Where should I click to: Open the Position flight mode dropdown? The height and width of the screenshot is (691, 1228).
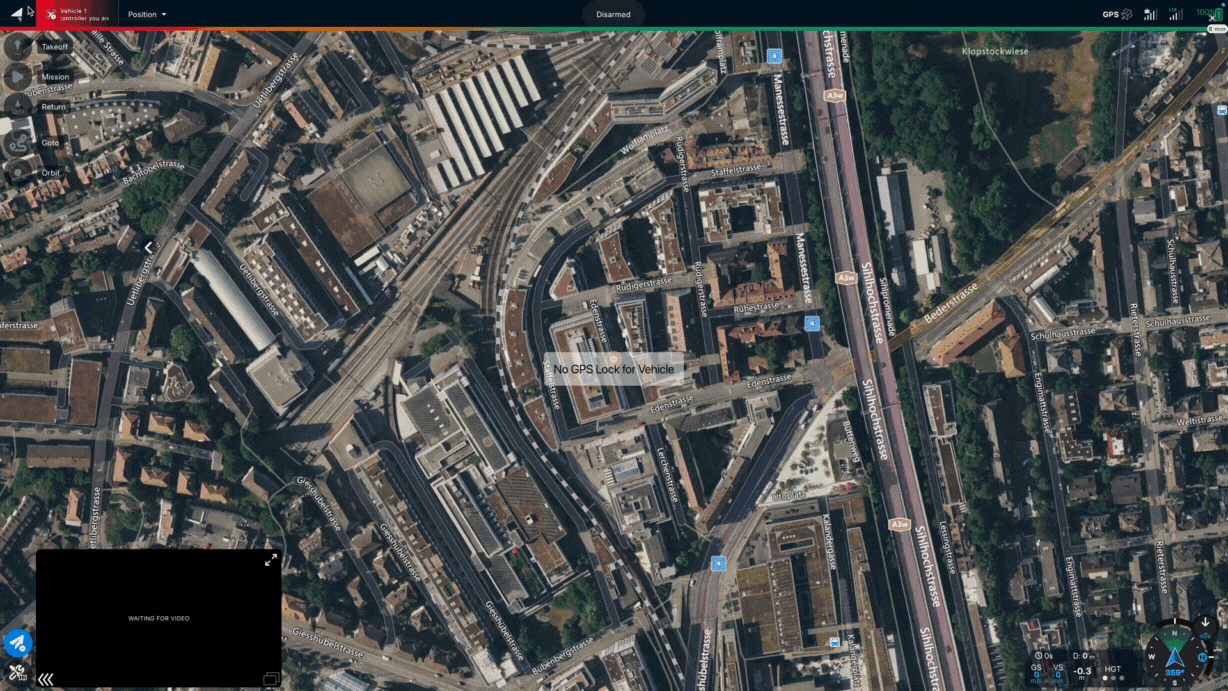[x=147, y=14]
